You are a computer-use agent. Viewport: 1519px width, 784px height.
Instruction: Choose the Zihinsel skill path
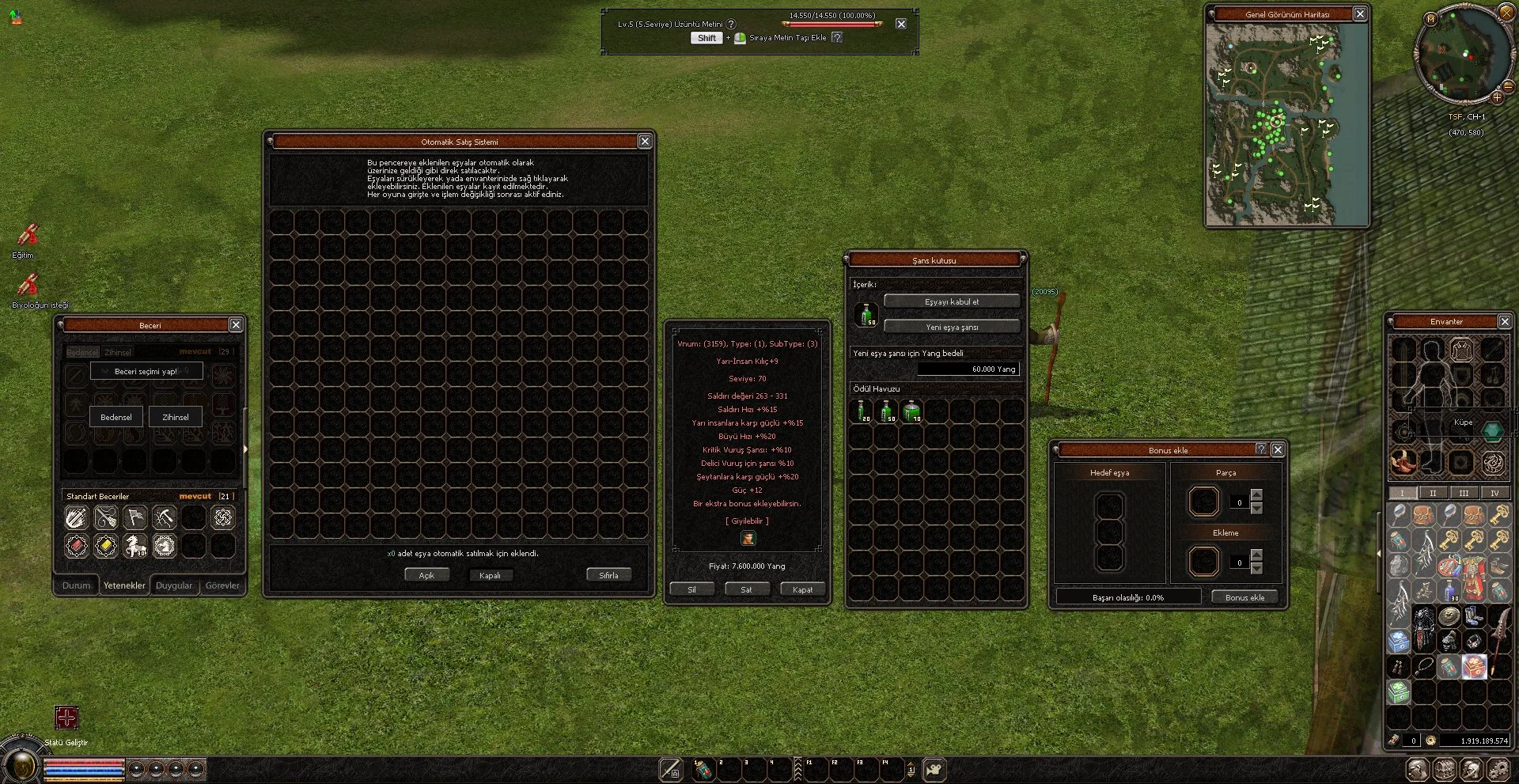click(176, 417)
